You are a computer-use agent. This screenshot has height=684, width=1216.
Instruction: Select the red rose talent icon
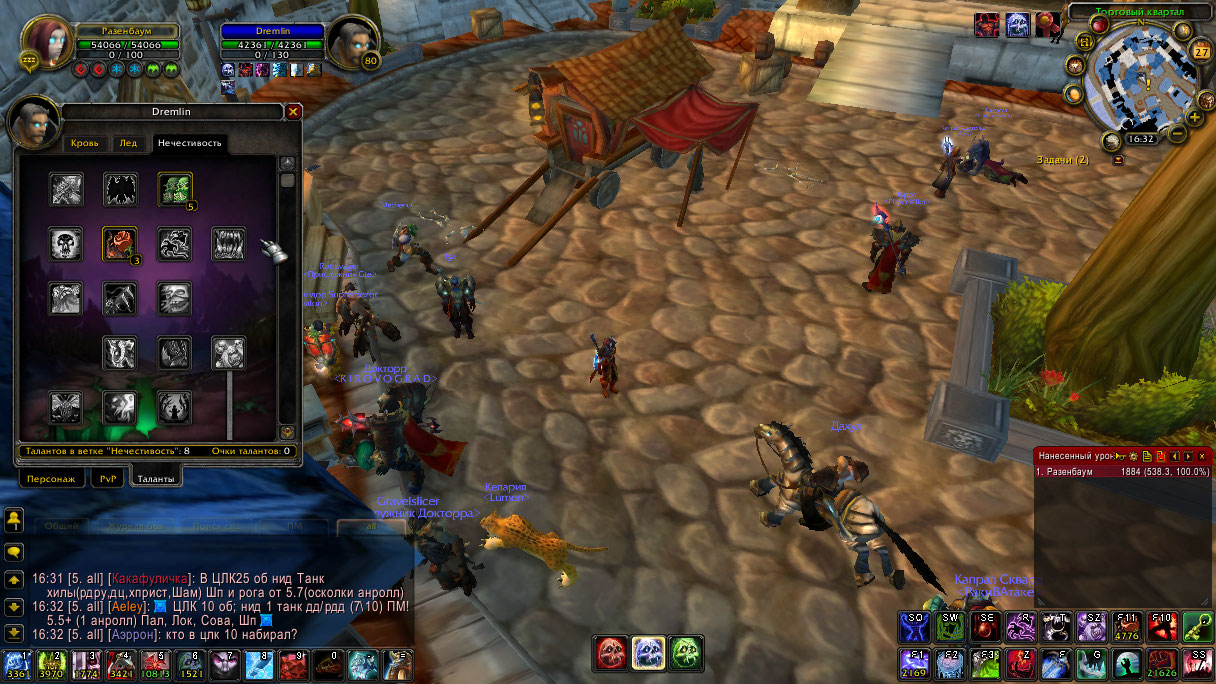click(x=120, y=243)
